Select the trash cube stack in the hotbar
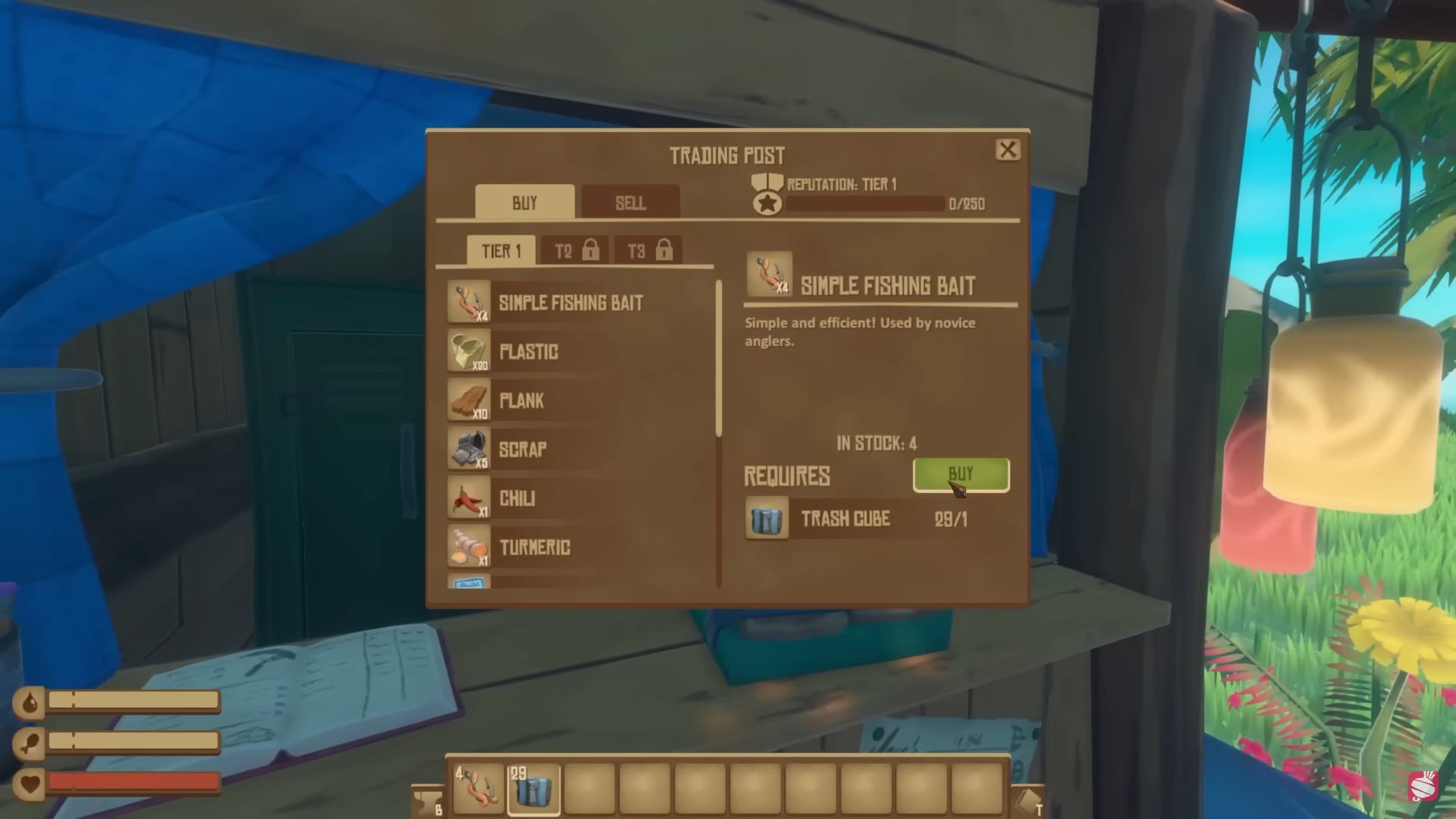Viewport: 1456px width, 819px height. pyautogui.click(x=533, y=786)
